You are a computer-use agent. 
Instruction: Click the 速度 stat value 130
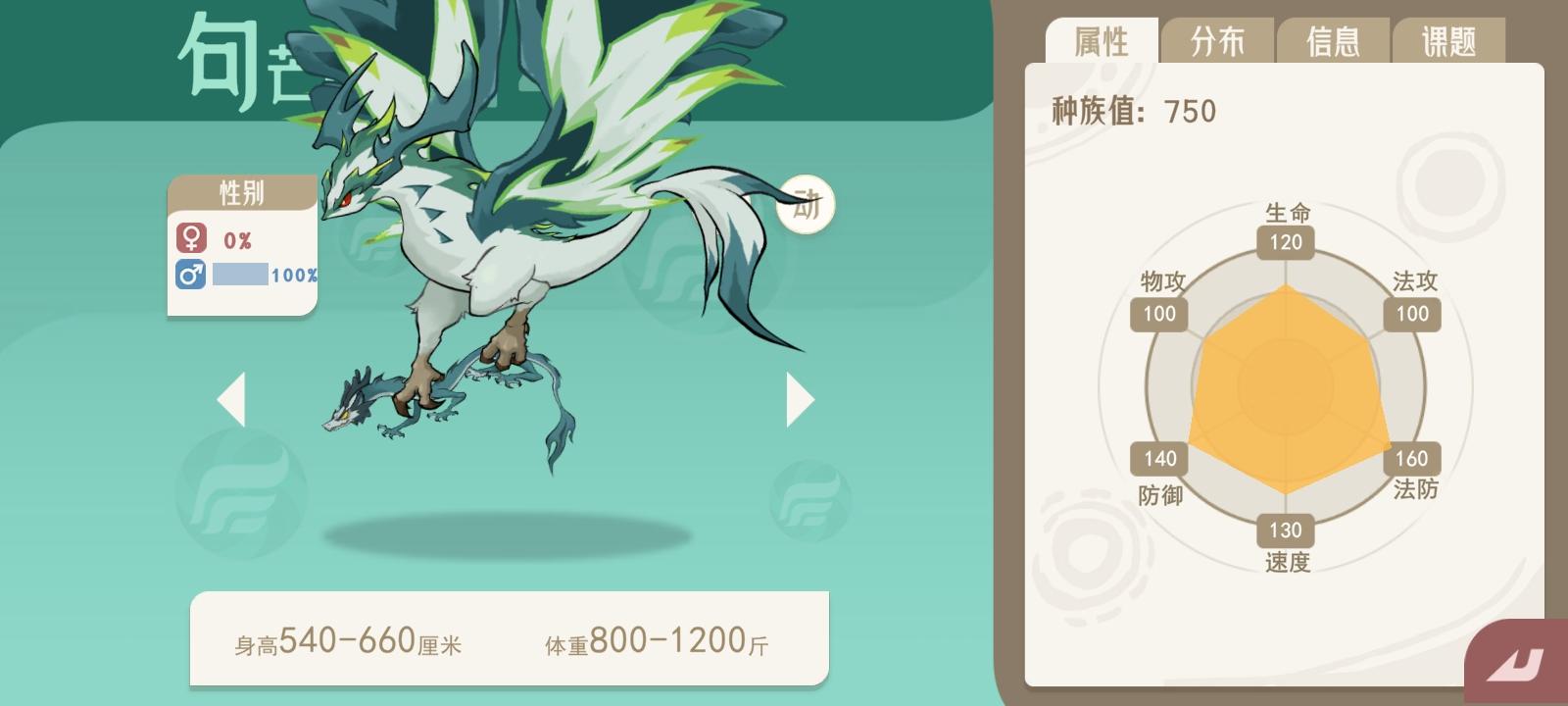tap(1285, 530)
